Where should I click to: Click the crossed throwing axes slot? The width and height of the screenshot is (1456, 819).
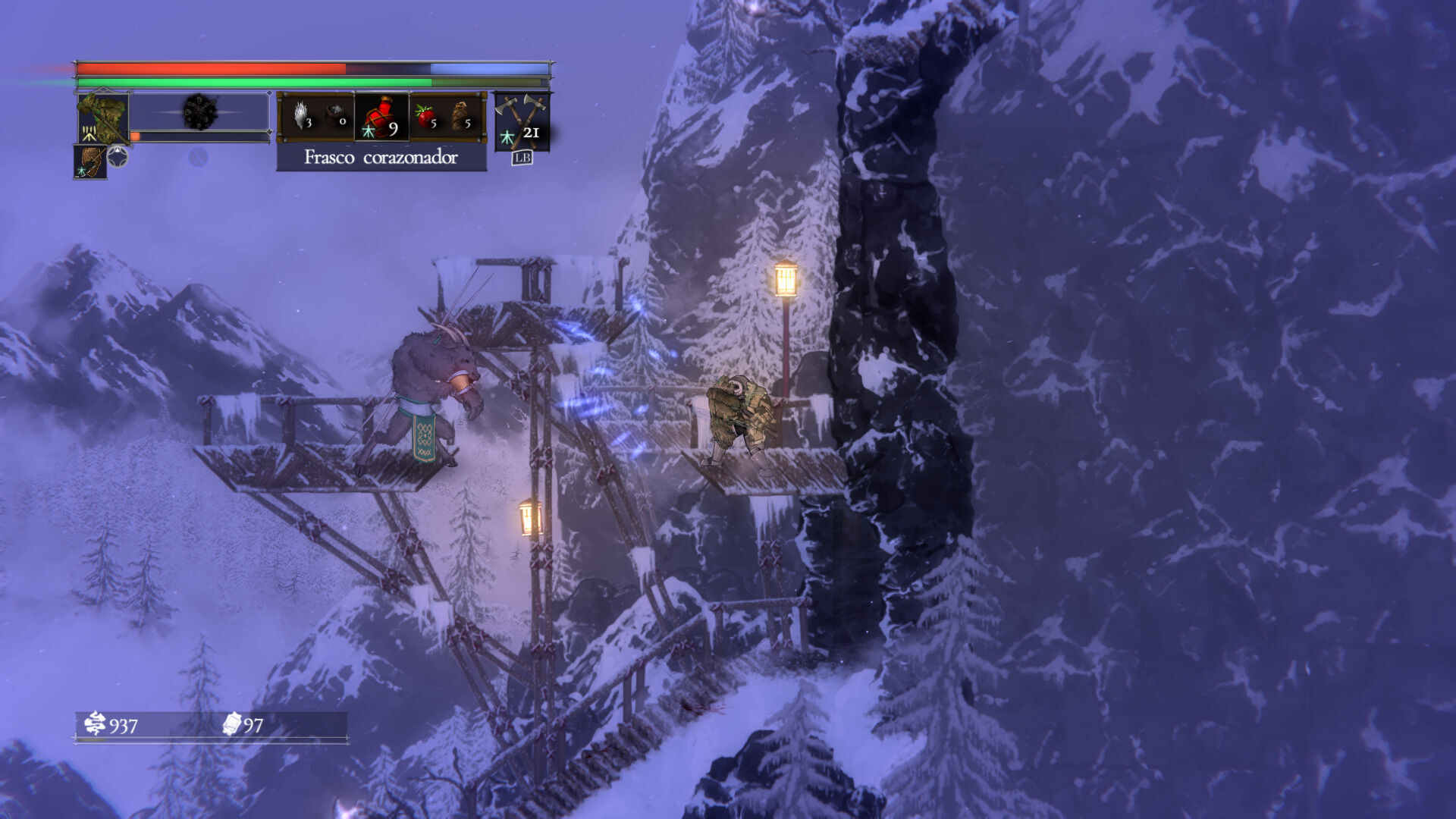tap(521, 120)
